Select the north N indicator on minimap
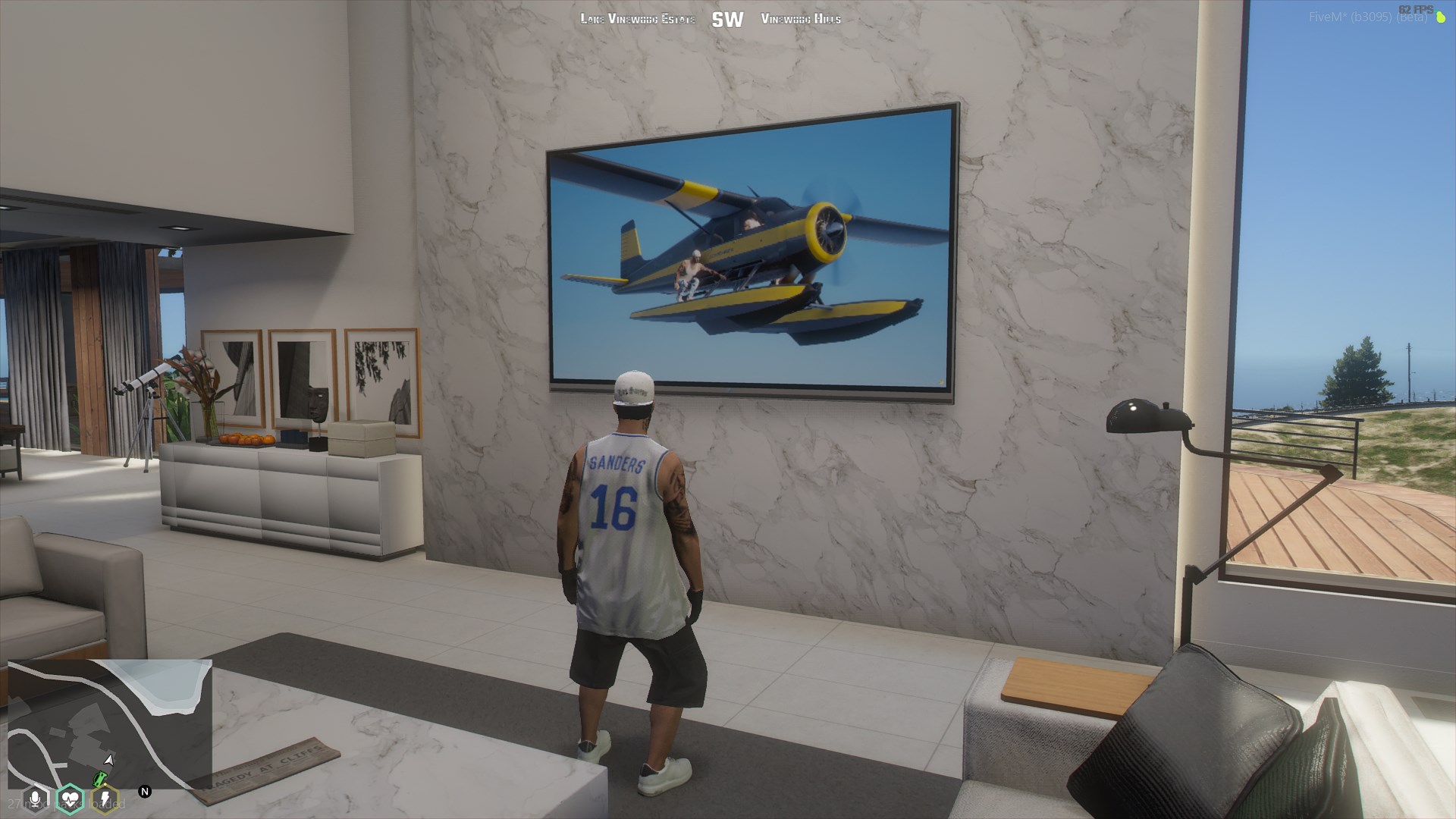 click(145, 792)
